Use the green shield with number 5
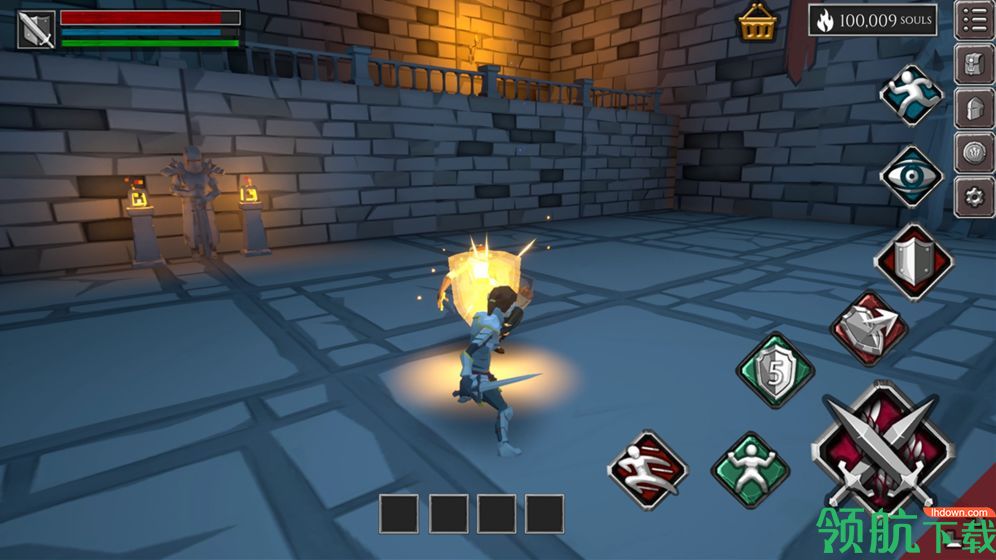Viewport: 996px width, 560px height. (775, 370)
